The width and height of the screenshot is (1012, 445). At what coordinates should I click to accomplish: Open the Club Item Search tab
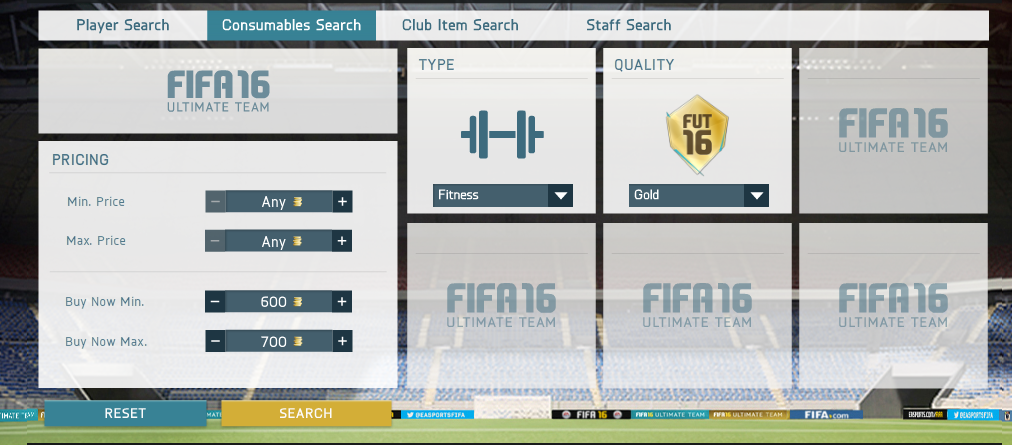coord(460,25)
